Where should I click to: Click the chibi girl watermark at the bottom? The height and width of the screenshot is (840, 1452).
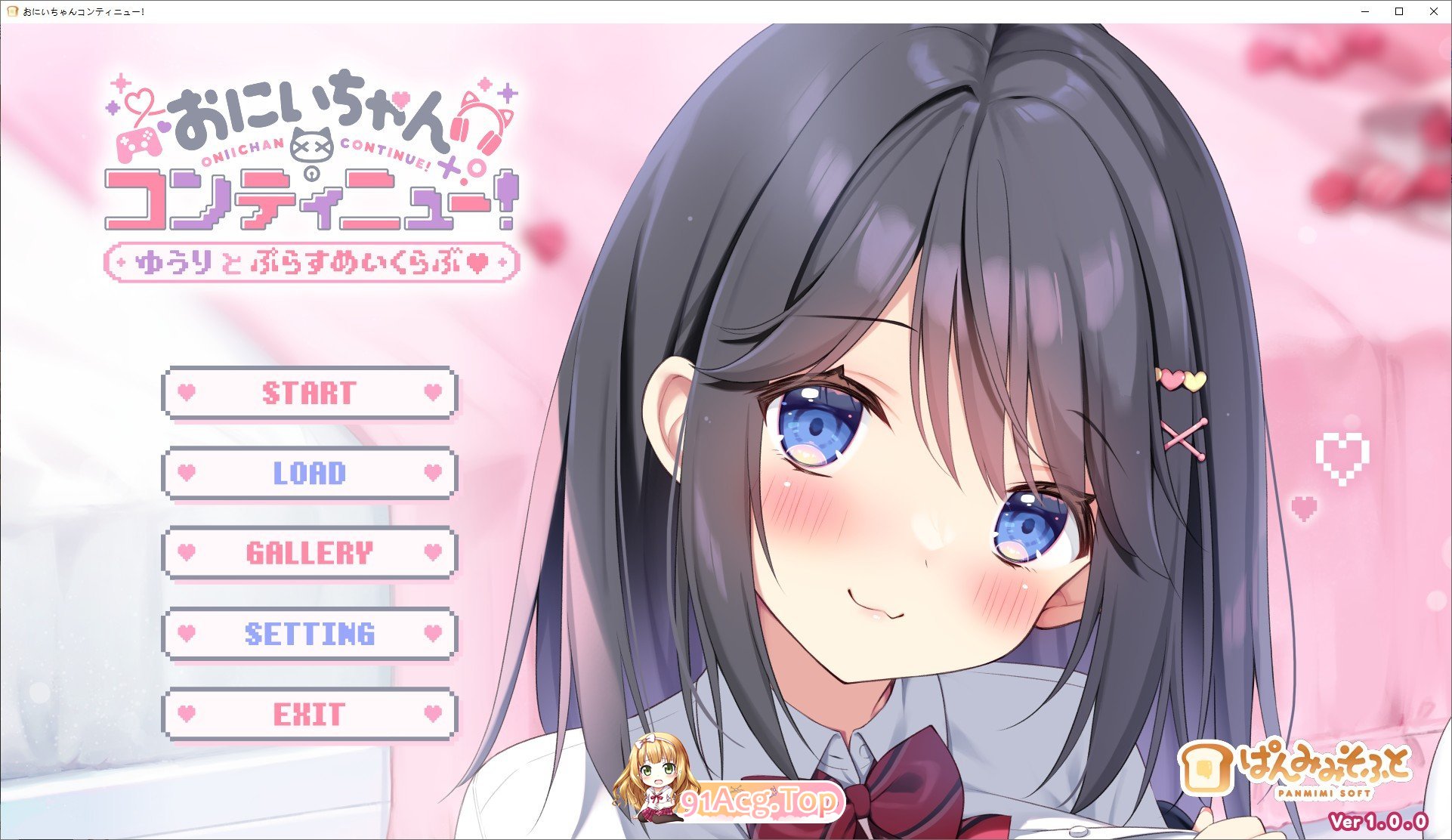656,782
